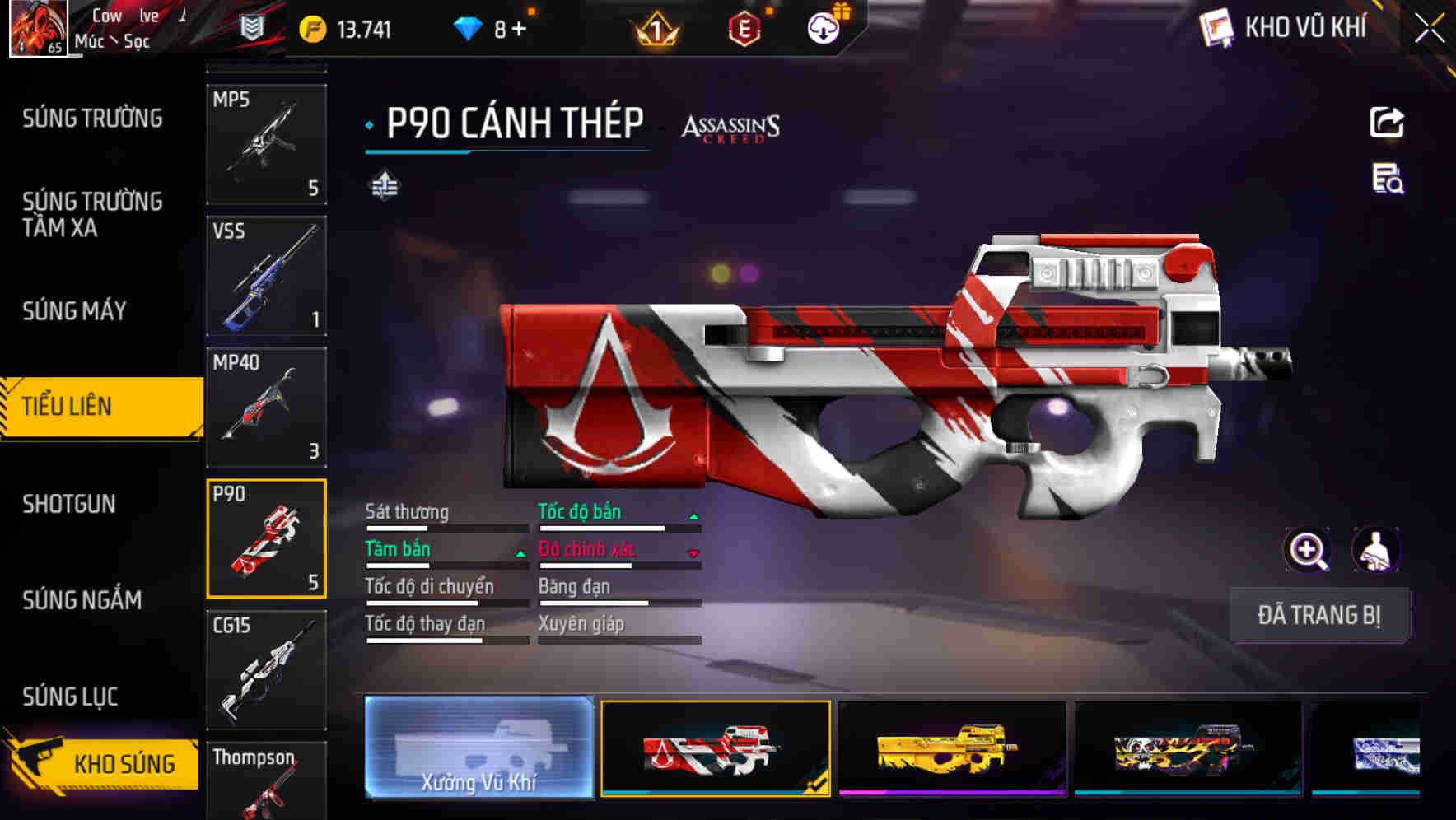Share the P90 Cánh Thép skin
Viewport: 1456px width, 820px height.
(1387, 122)
